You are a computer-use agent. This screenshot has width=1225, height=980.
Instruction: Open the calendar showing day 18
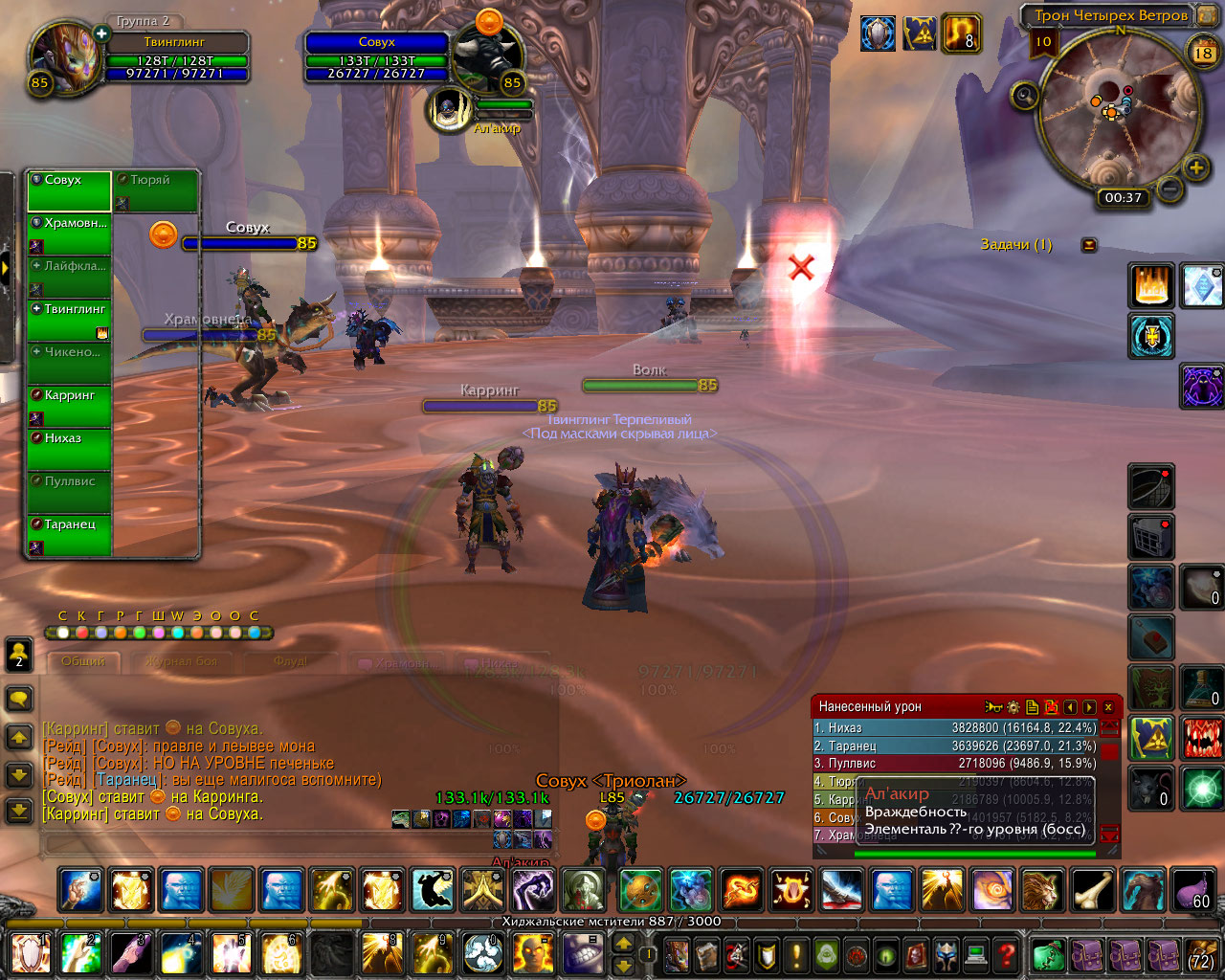pyautogui.click(x=1203, y=54)
